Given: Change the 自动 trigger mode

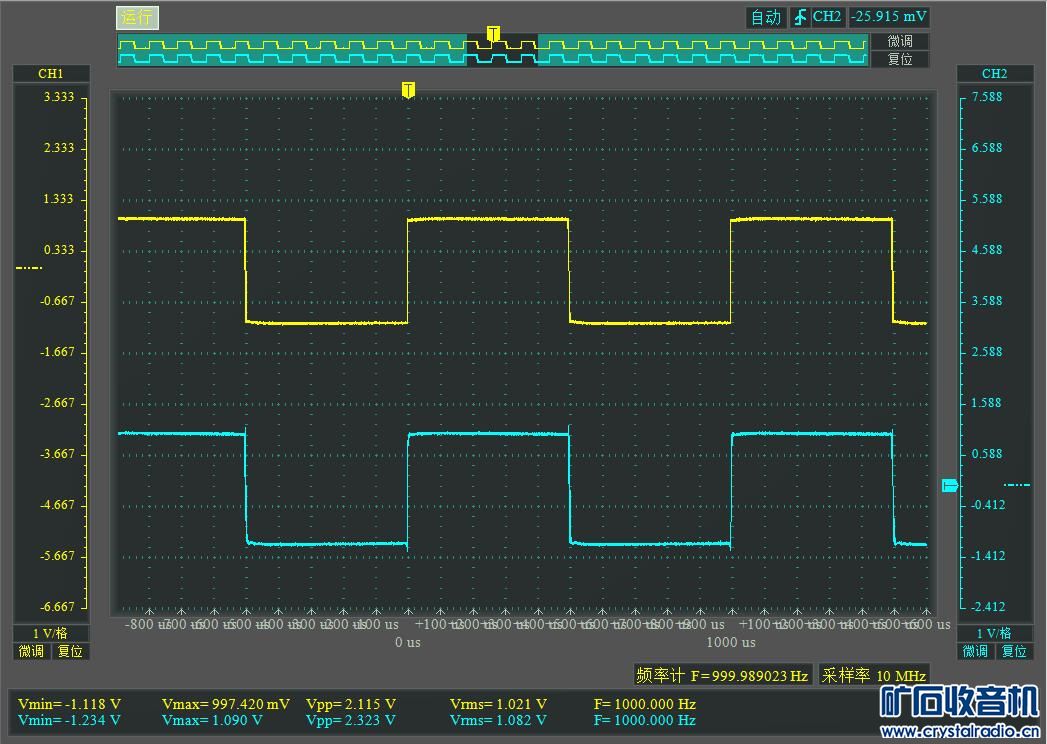Looking at the screenshot, I should 766,17.
